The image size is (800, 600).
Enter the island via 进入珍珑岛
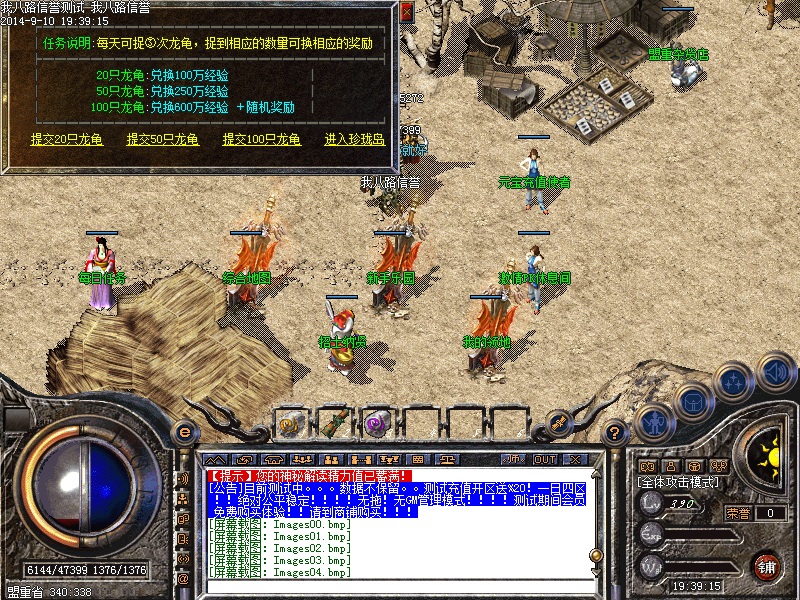click(354, 140)
